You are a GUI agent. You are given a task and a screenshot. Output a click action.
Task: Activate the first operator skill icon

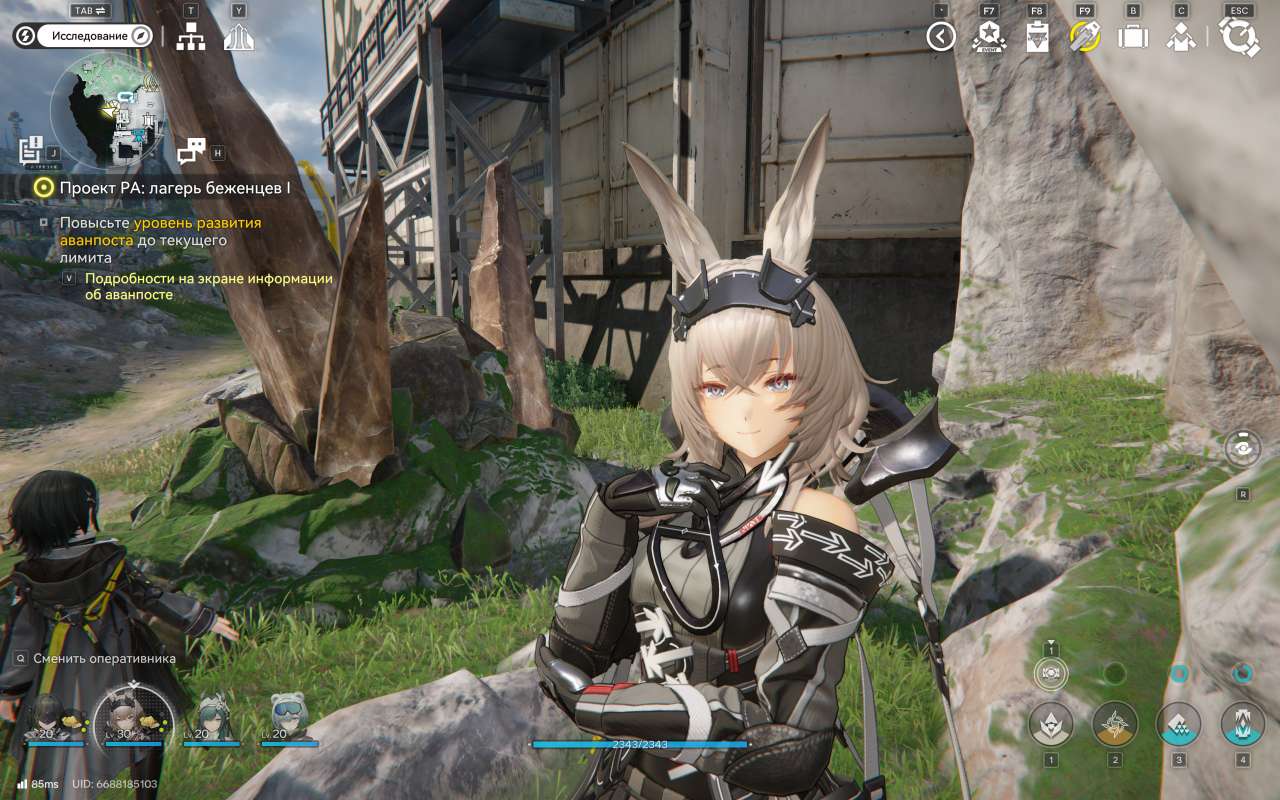1051,723
